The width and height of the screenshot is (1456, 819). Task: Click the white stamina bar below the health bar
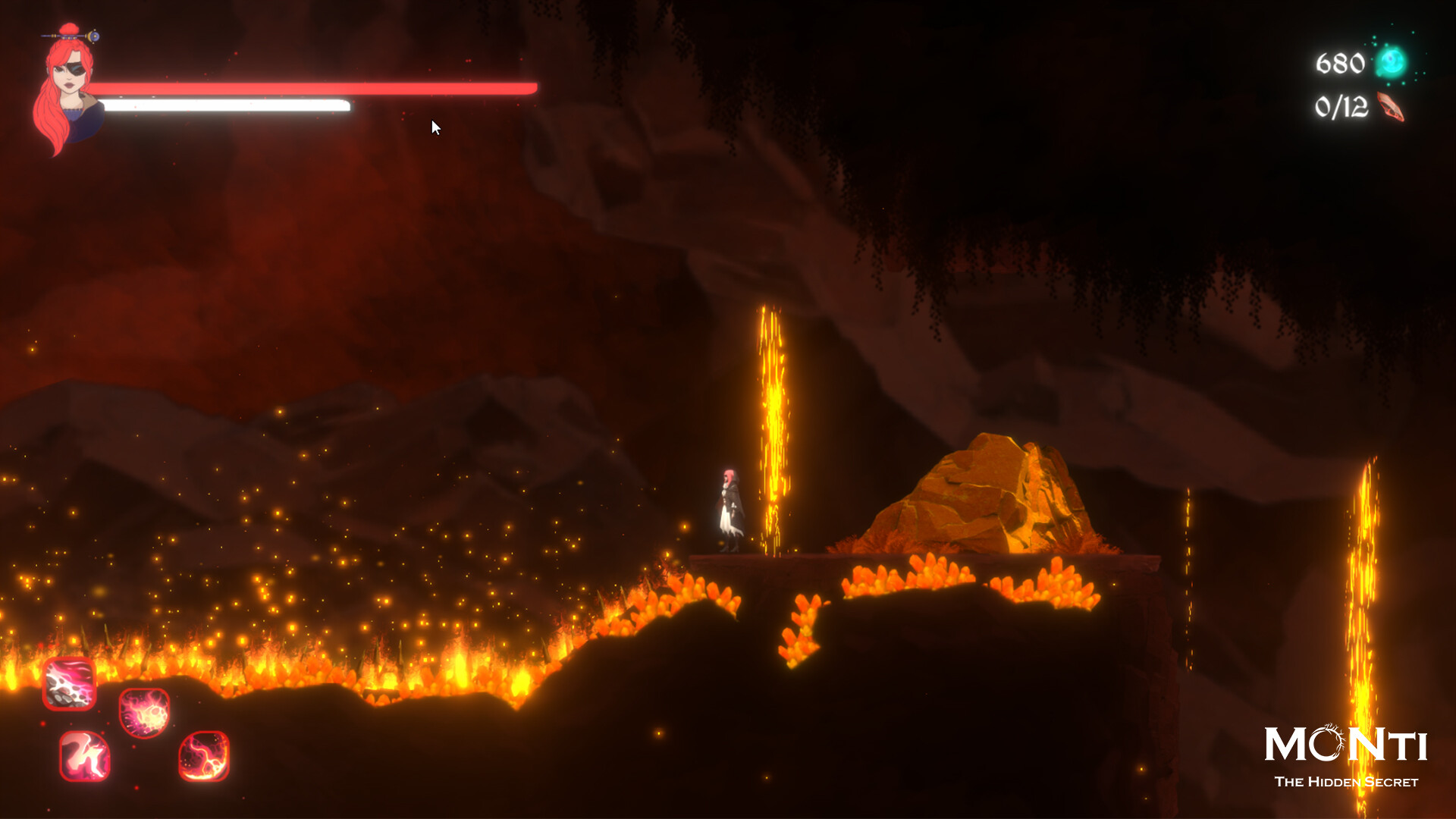[x=227, y=105]
